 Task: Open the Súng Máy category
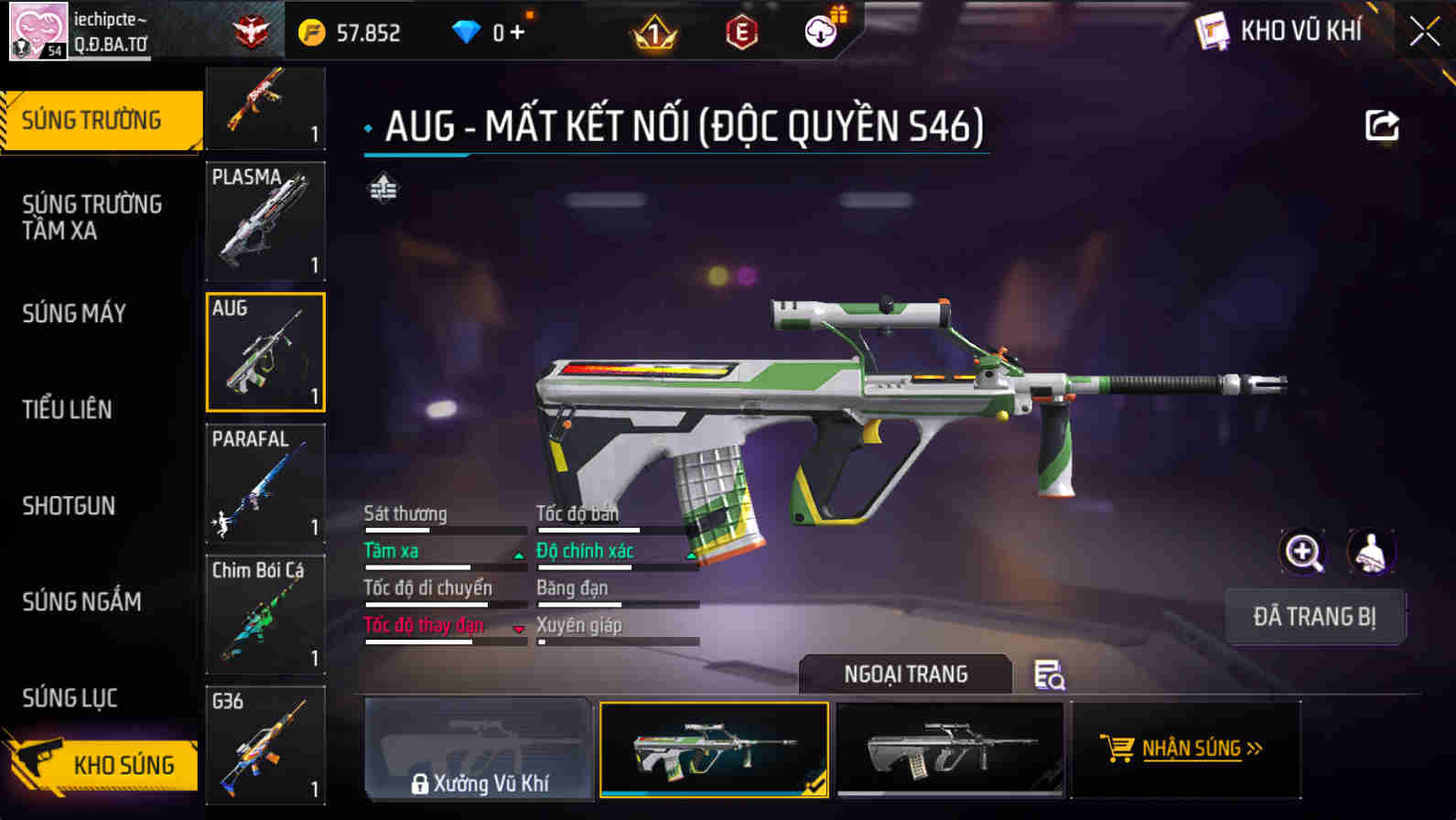(x=74, y=313)
